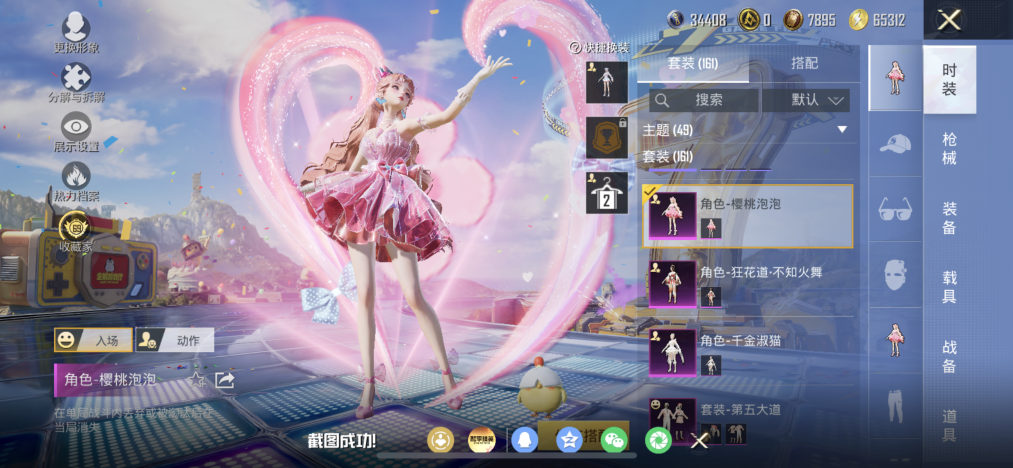Open 展示设置 display settings eye icon
The height and width of the screenshot is (468, 1013).
76,130
